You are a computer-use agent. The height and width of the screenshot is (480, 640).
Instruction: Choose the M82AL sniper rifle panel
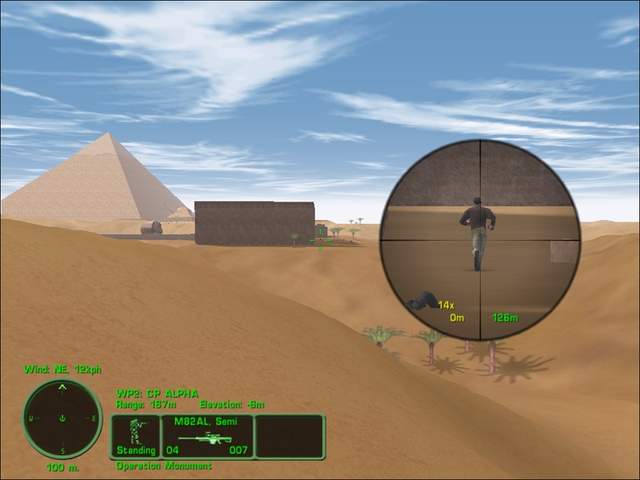[207, 437]
